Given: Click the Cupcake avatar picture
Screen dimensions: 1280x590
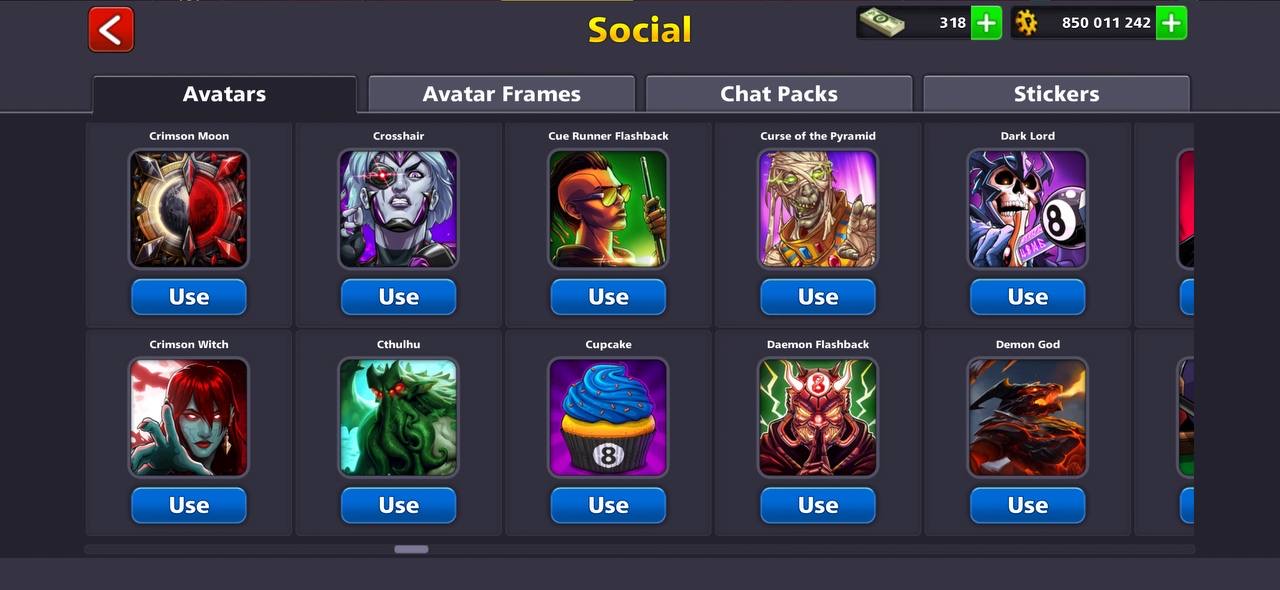Looking at the screenshot, I should coord(608,418).
